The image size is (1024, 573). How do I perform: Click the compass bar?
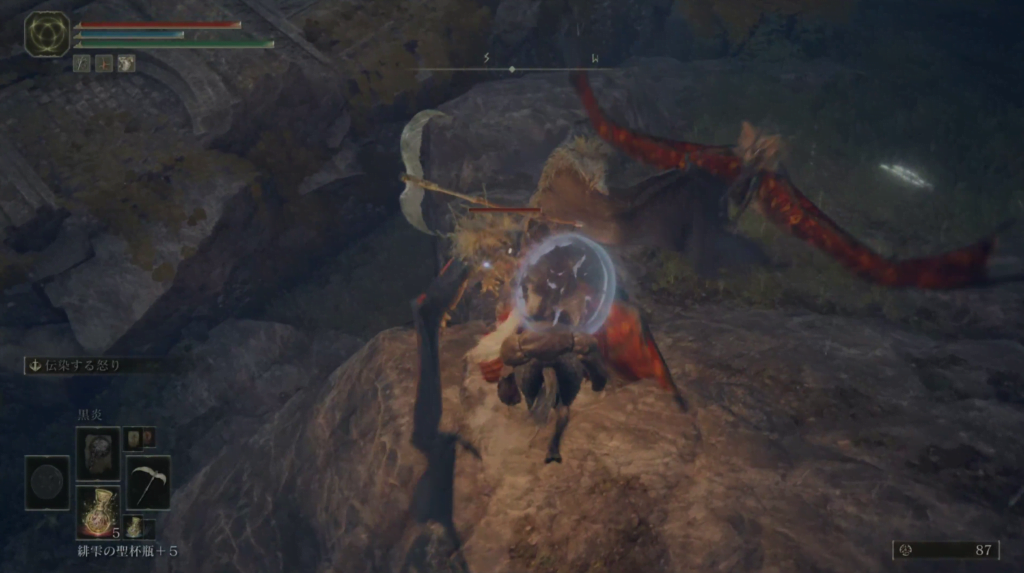click(x=511, y=68)
